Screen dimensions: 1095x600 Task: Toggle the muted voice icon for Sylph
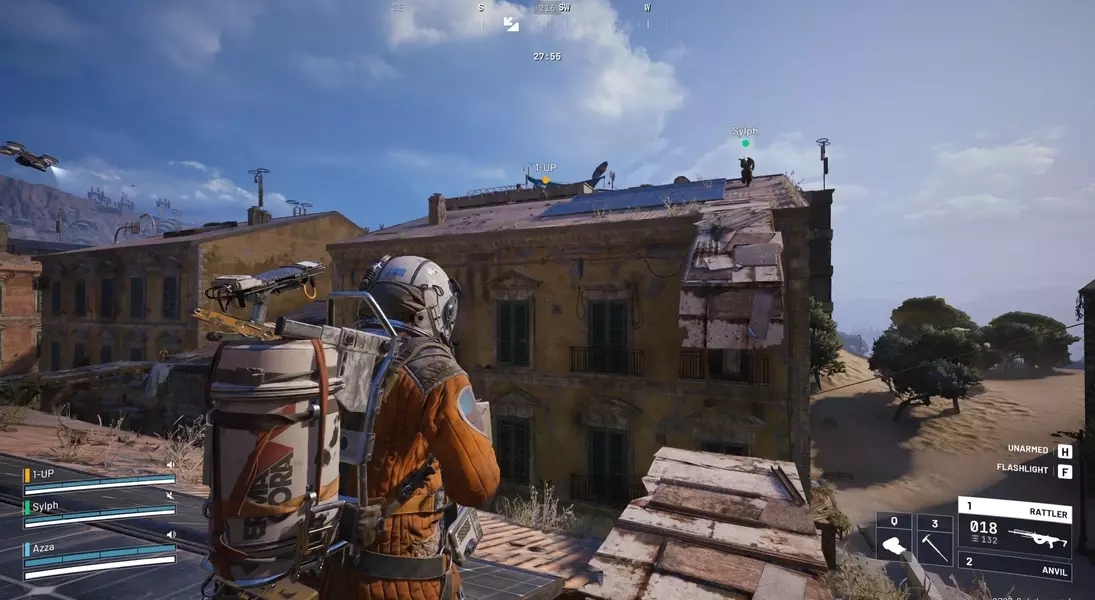point(170,496)
